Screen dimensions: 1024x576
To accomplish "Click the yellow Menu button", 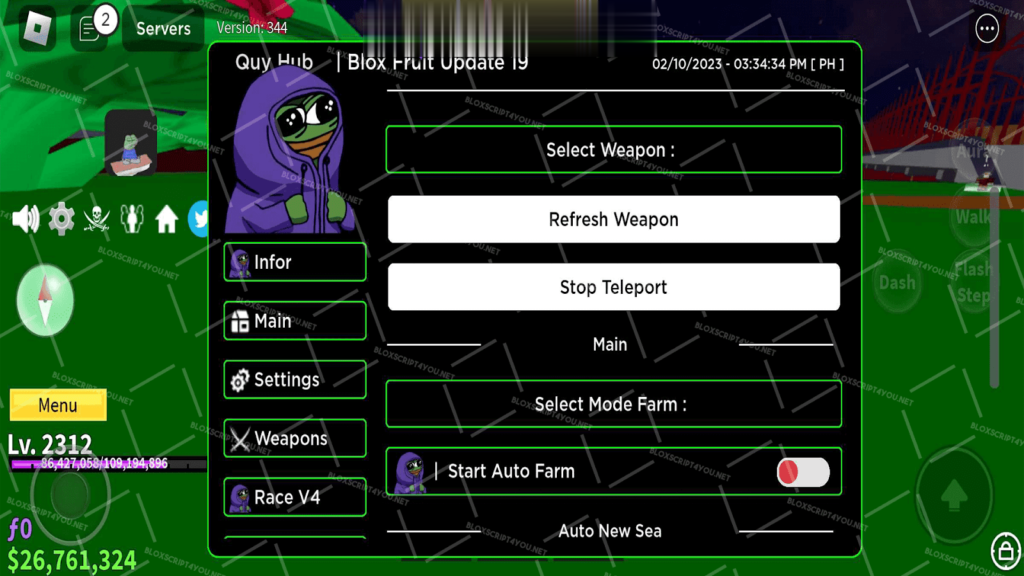I will 58,405.
